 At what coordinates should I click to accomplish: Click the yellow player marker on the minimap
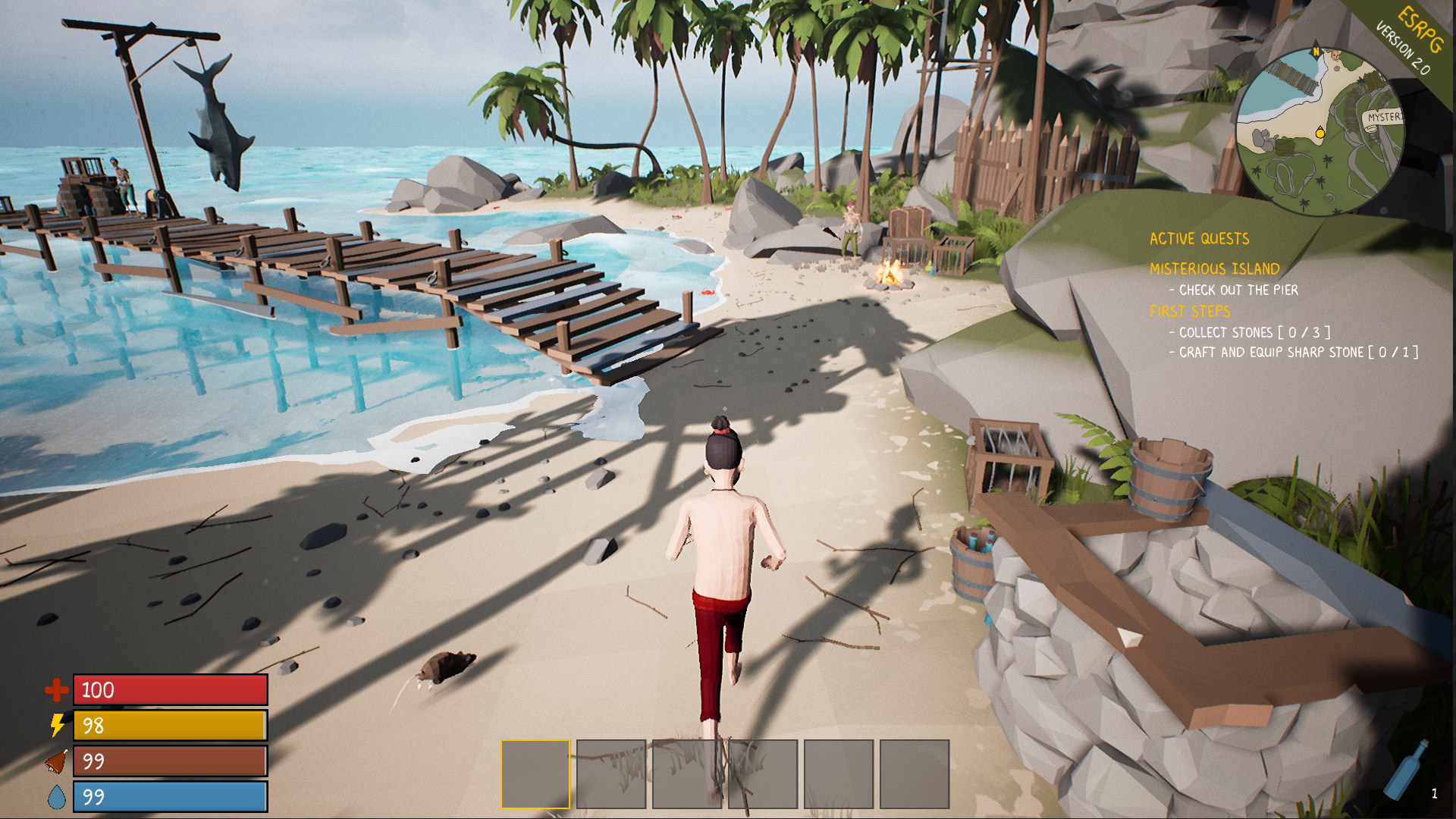pos(1320,133)
